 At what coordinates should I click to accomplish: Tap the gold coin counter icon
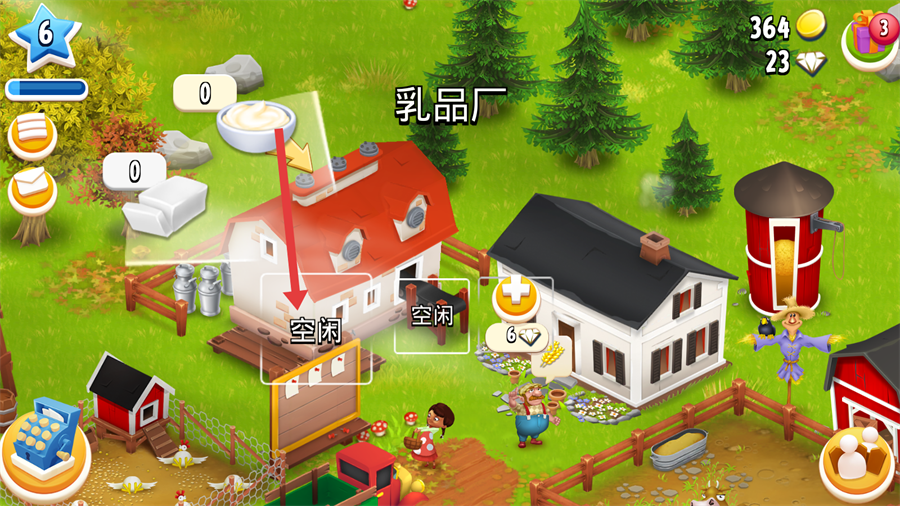pyautogui.click(x=811, y=26)
